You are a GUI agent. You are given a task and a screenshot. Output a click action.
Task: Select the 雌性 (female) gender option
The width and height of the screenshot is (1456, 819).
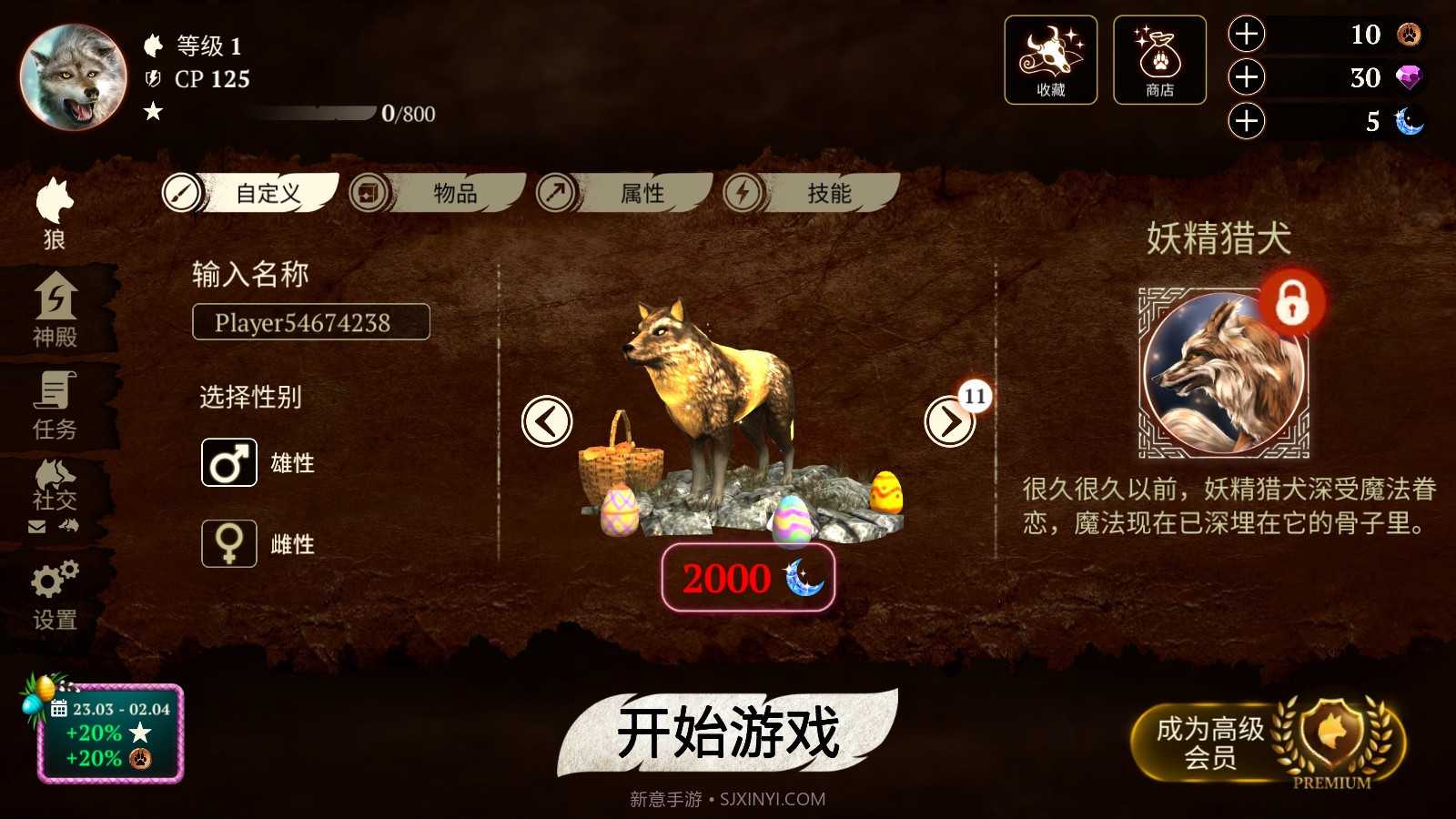(228, 543)
